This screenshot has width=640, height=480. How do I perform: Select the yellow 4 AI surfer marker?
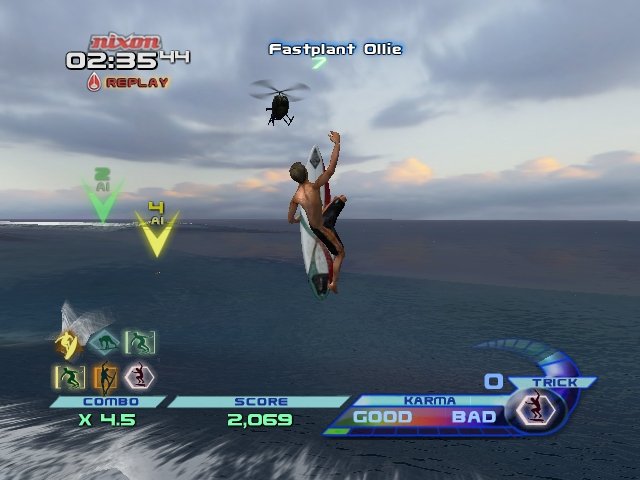(x=156, y=232)
